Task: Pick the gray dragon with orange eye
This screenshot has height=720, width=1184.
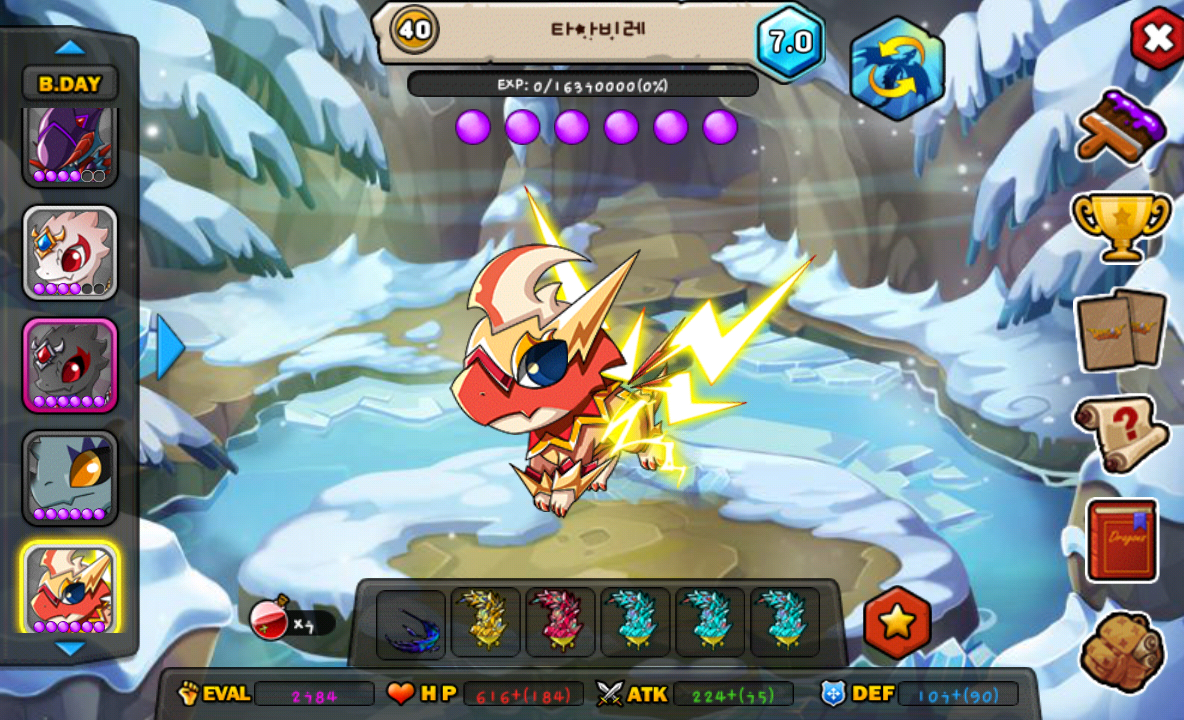Action: coord(70,476)
